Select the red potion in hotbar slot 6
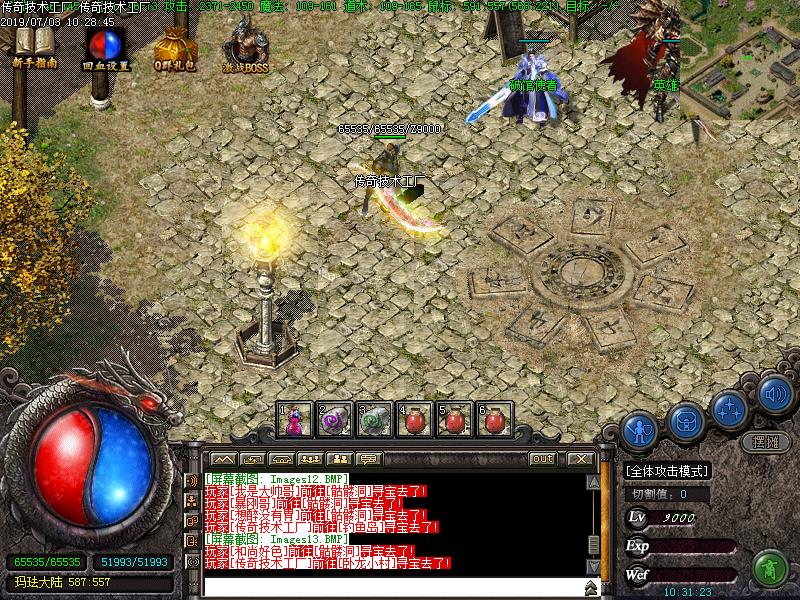This screenshot has width=800, height=600. click(494, 420)
